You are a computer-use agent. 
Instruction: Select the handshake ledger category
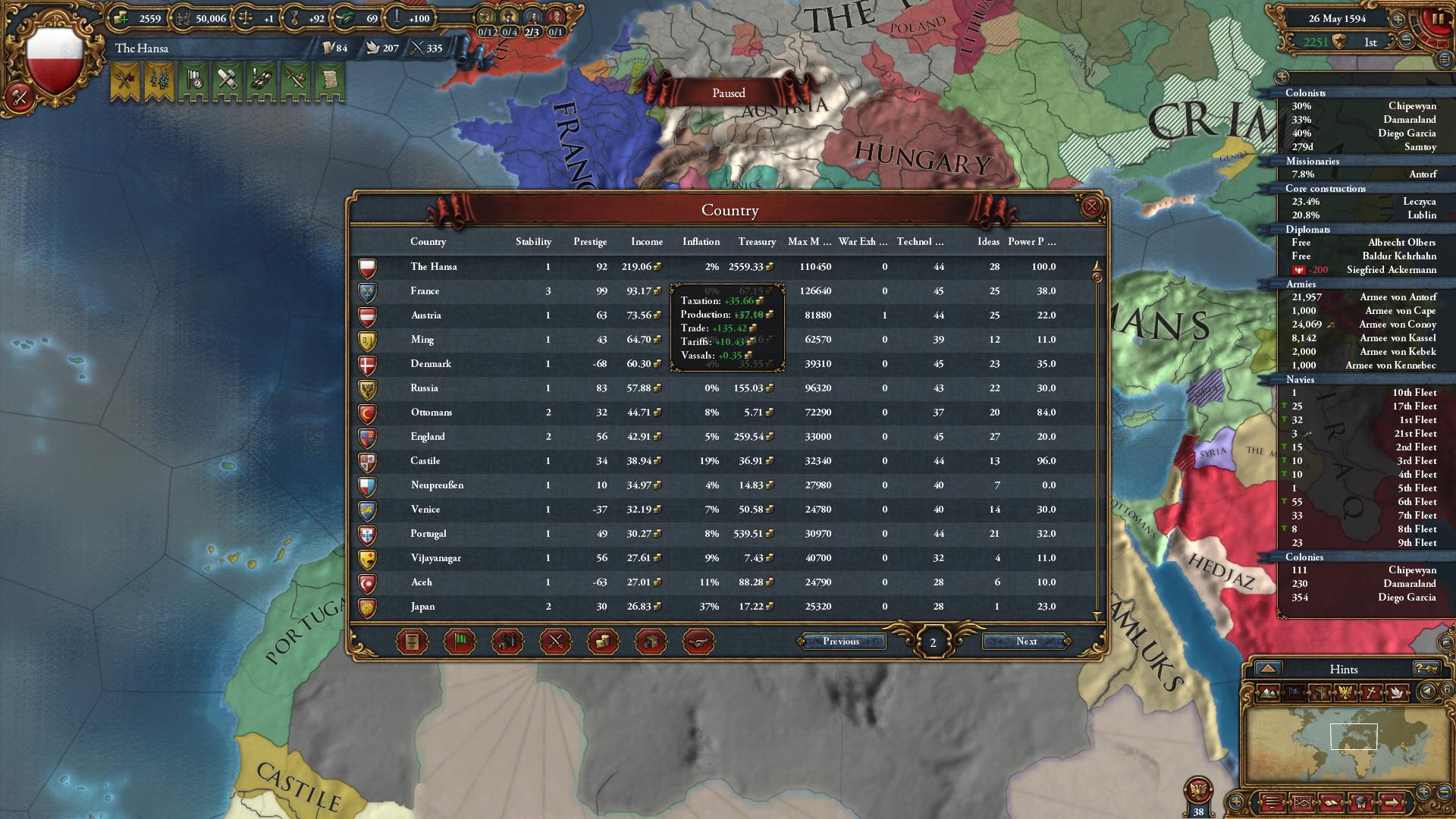(x=698, y=642)
